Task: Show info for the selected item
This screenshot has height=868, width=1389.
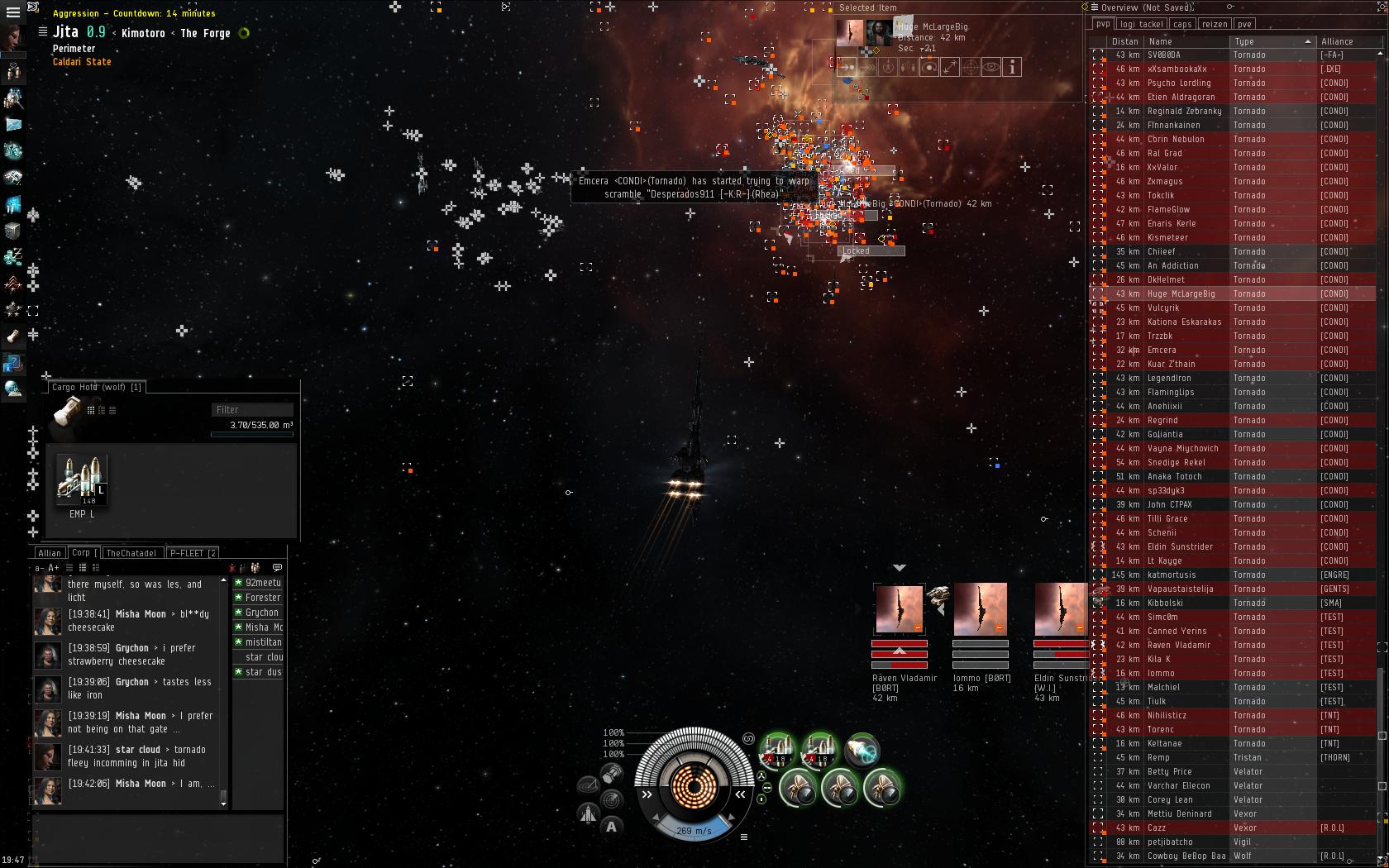Action: [1012, 67]
